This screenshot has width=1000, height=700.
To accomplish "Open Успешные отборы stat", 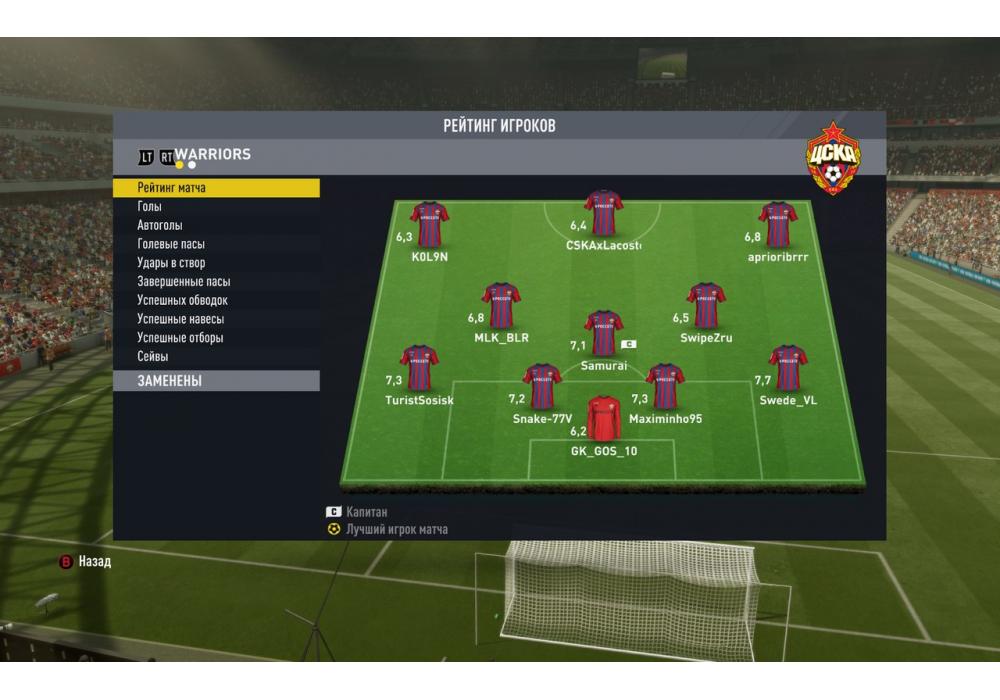I will pyautogui.click(x=216, y=338).
